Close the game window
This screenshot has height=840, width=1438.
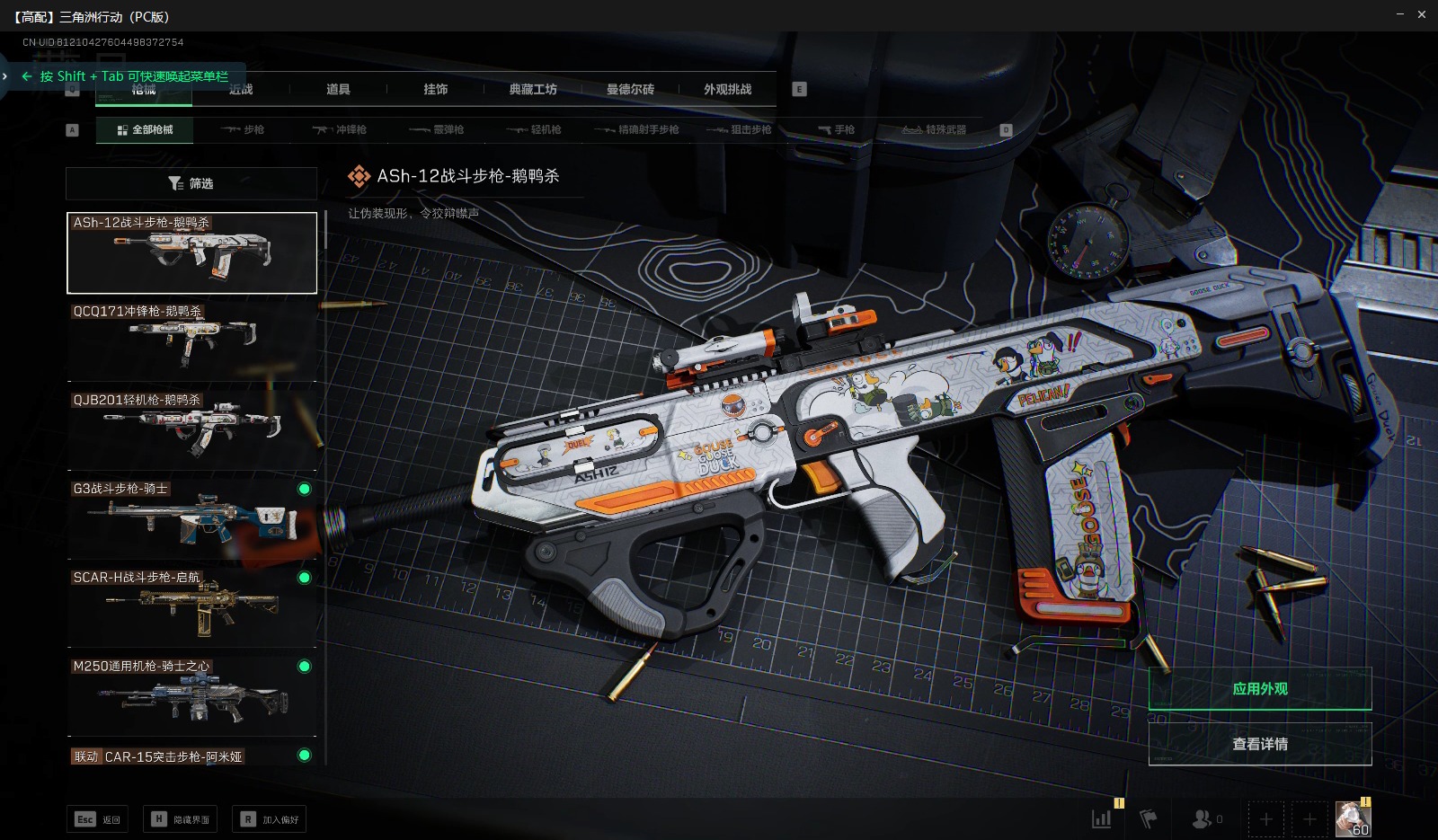(x=1422, y=14)
